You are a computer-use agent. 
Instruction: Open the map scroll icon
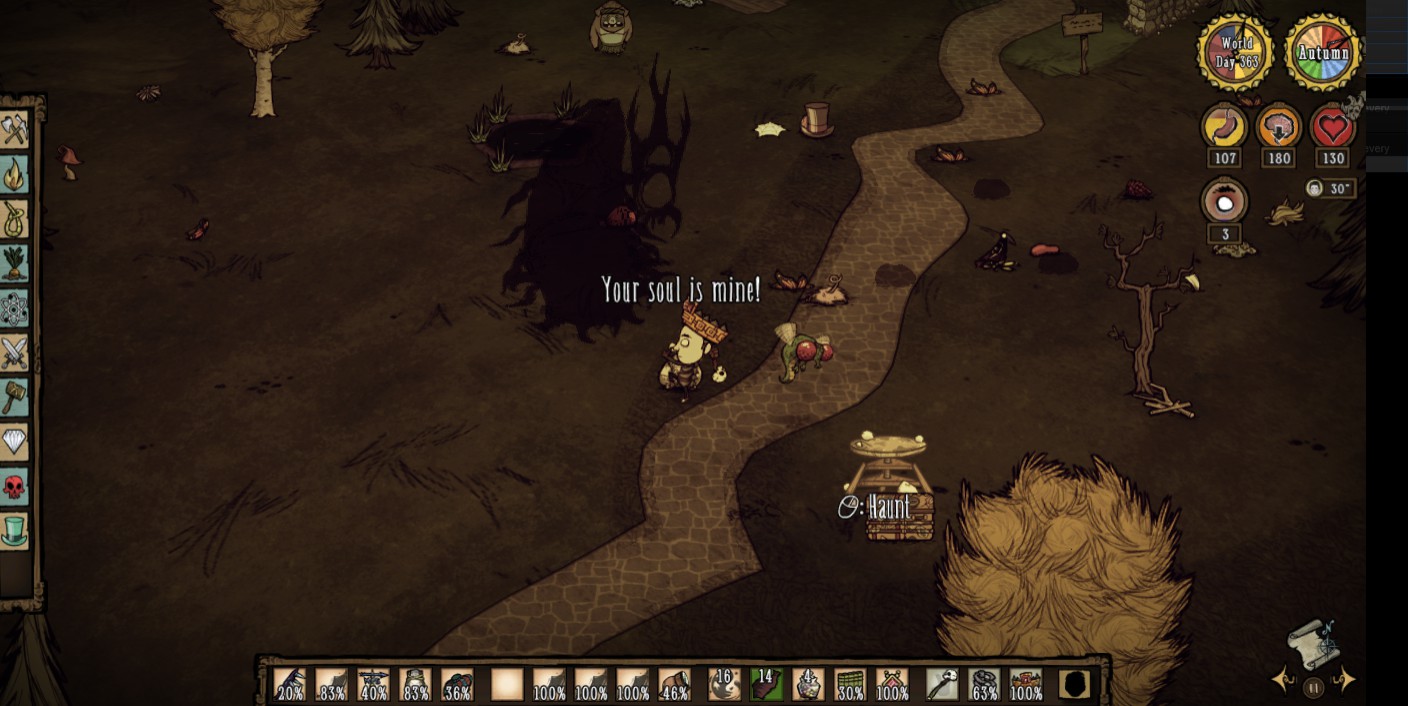pyautogui.click(x=1314, y=644)
